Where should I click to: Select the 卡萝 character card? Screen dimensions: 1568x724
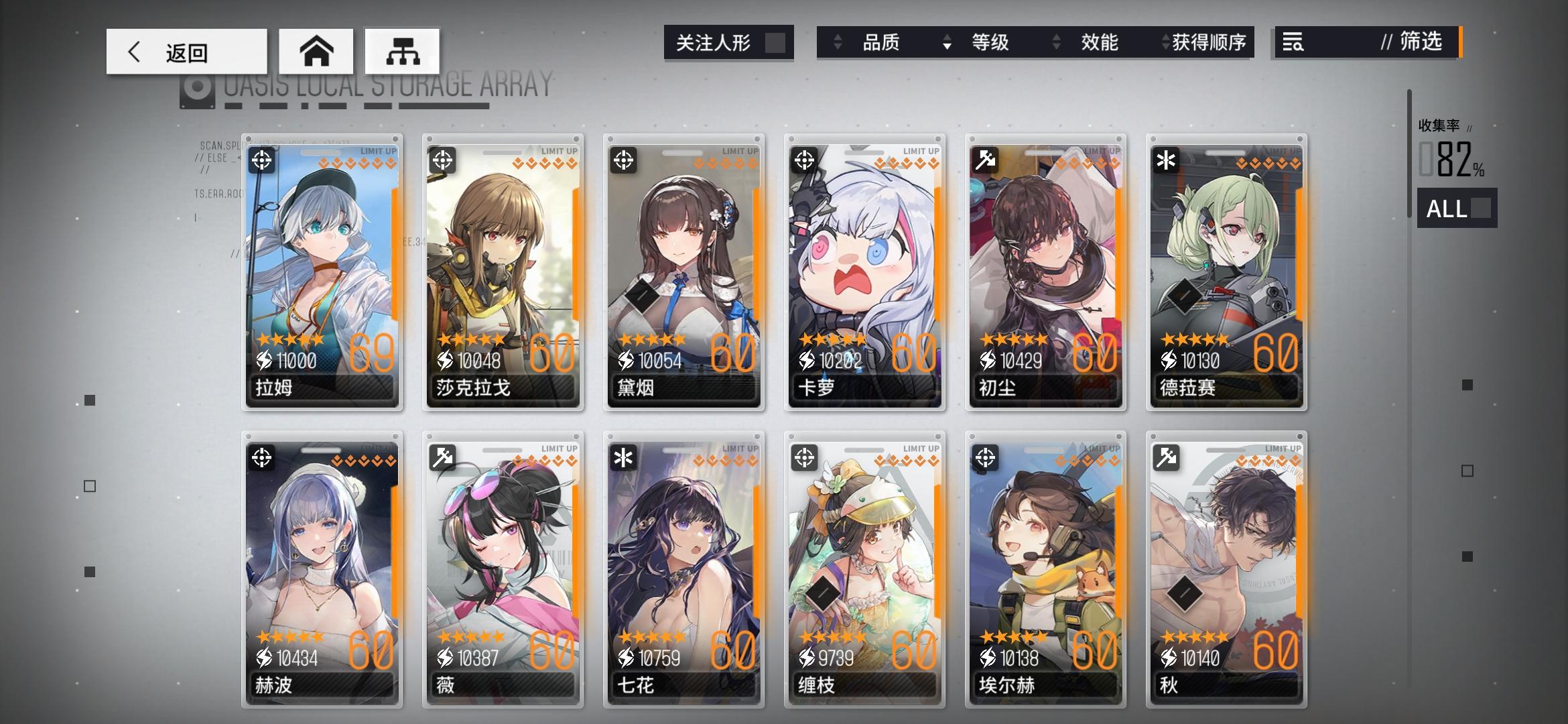(x=864, y=268)
